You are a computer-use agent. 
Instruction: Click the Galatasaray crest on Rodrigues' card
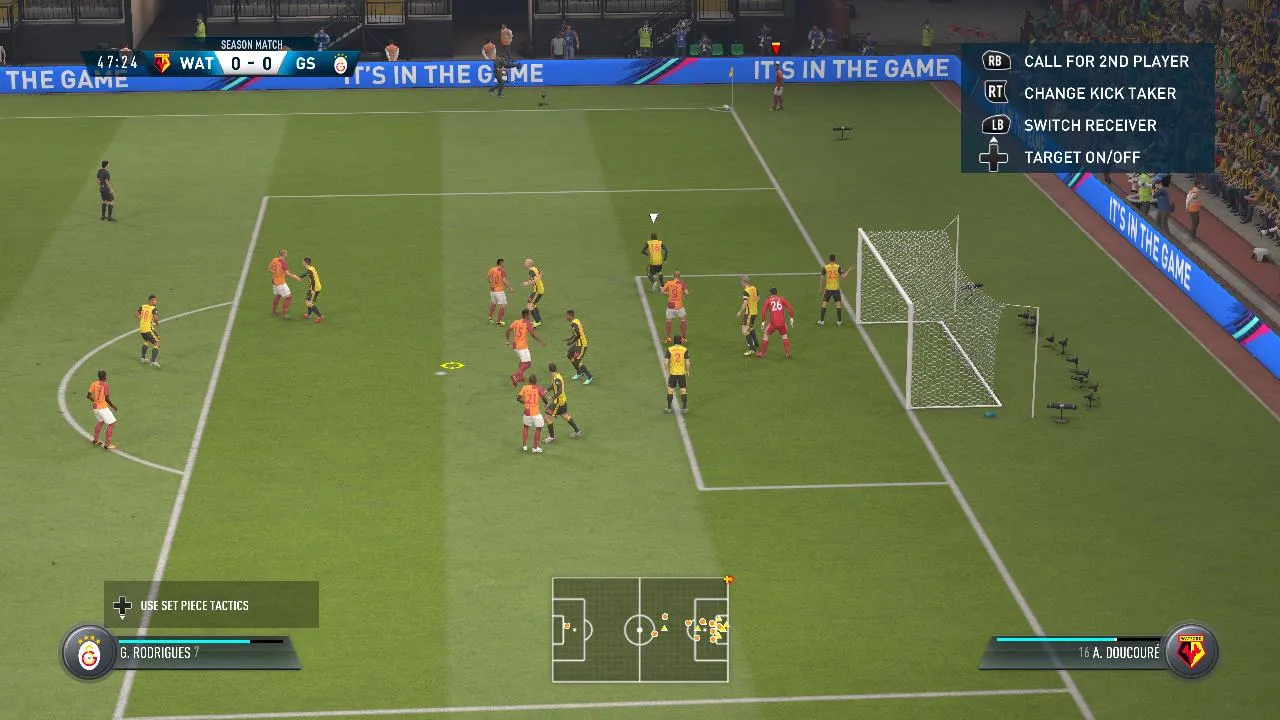pyautogui.click(x=88, y=652)
